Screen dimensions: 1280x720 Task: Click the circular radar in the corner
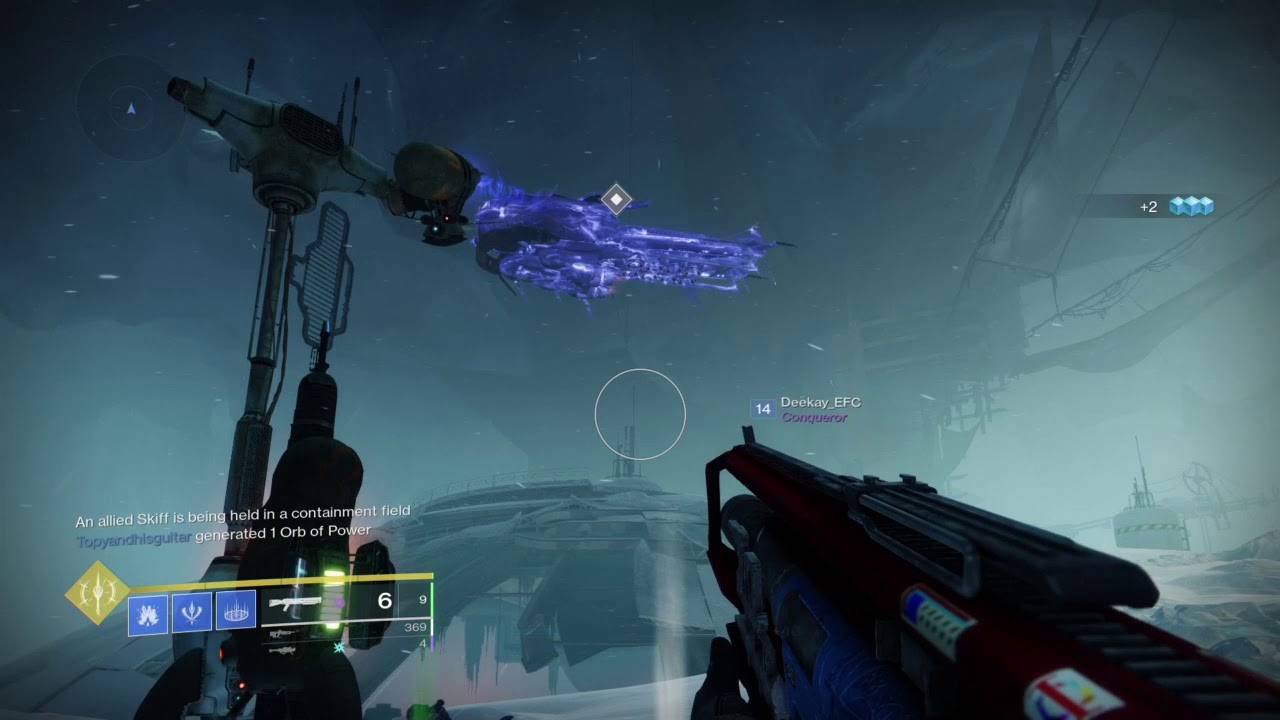point(130,108)
